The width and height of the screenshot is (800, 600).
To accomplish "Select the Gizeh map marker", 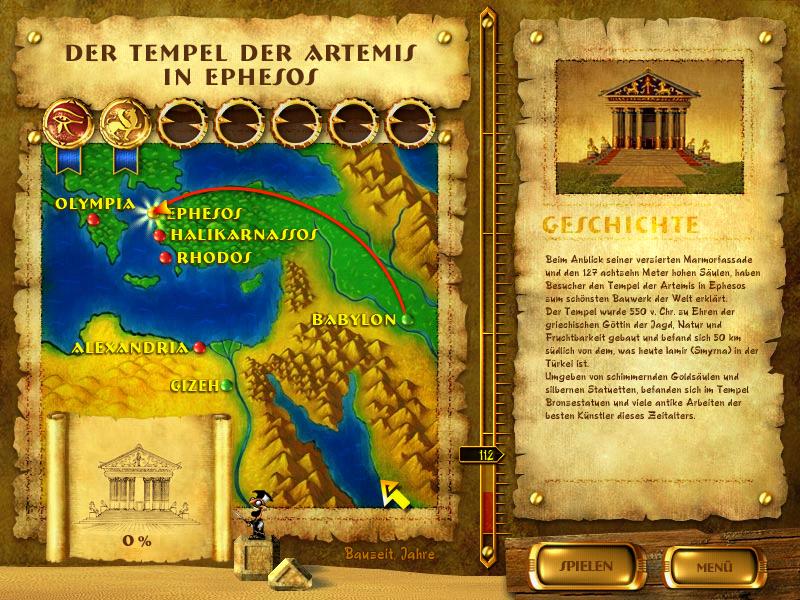I will coord(228,384).
